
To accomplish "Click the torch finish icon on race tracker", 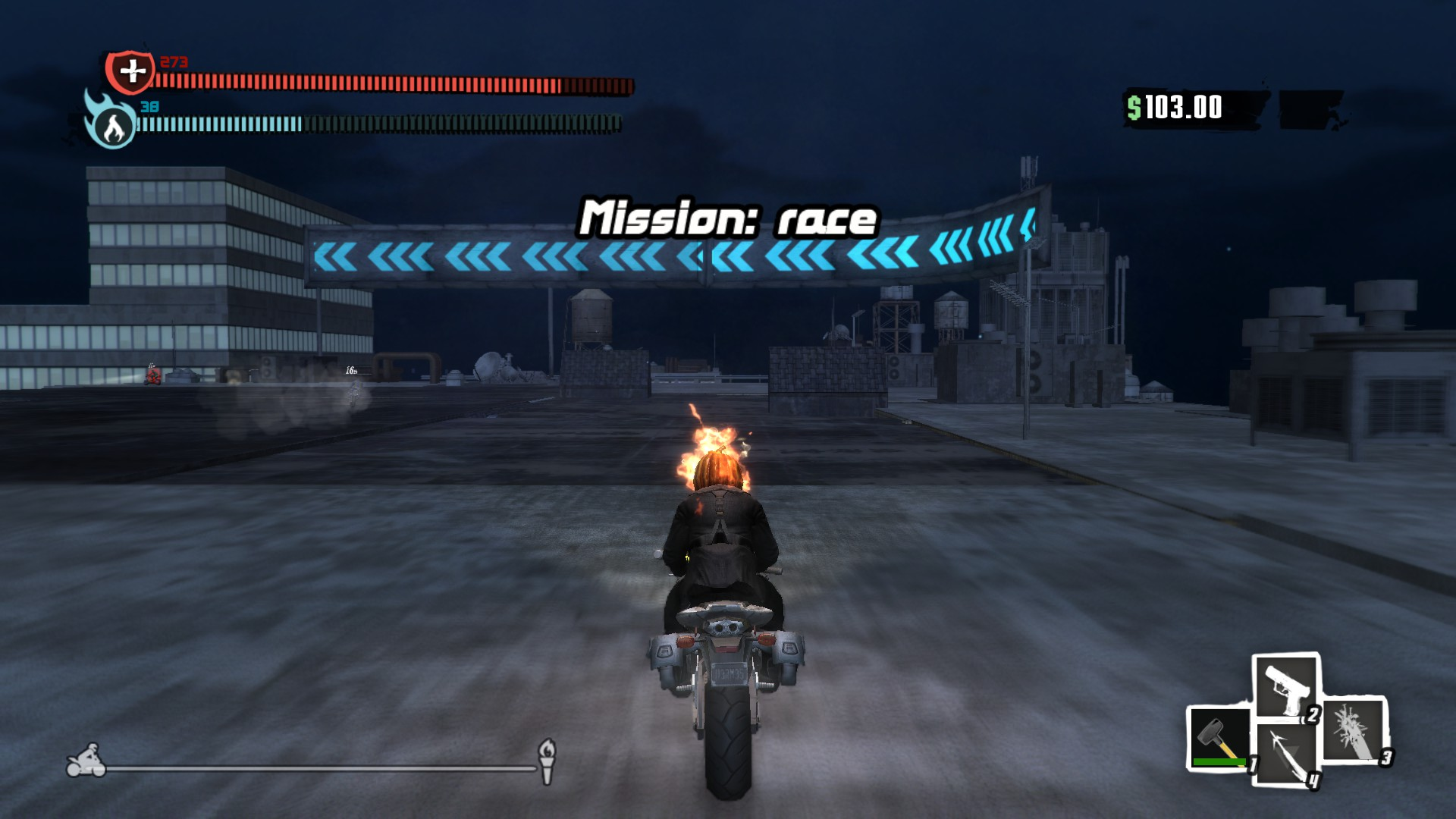I will click(x=546, y=761).
